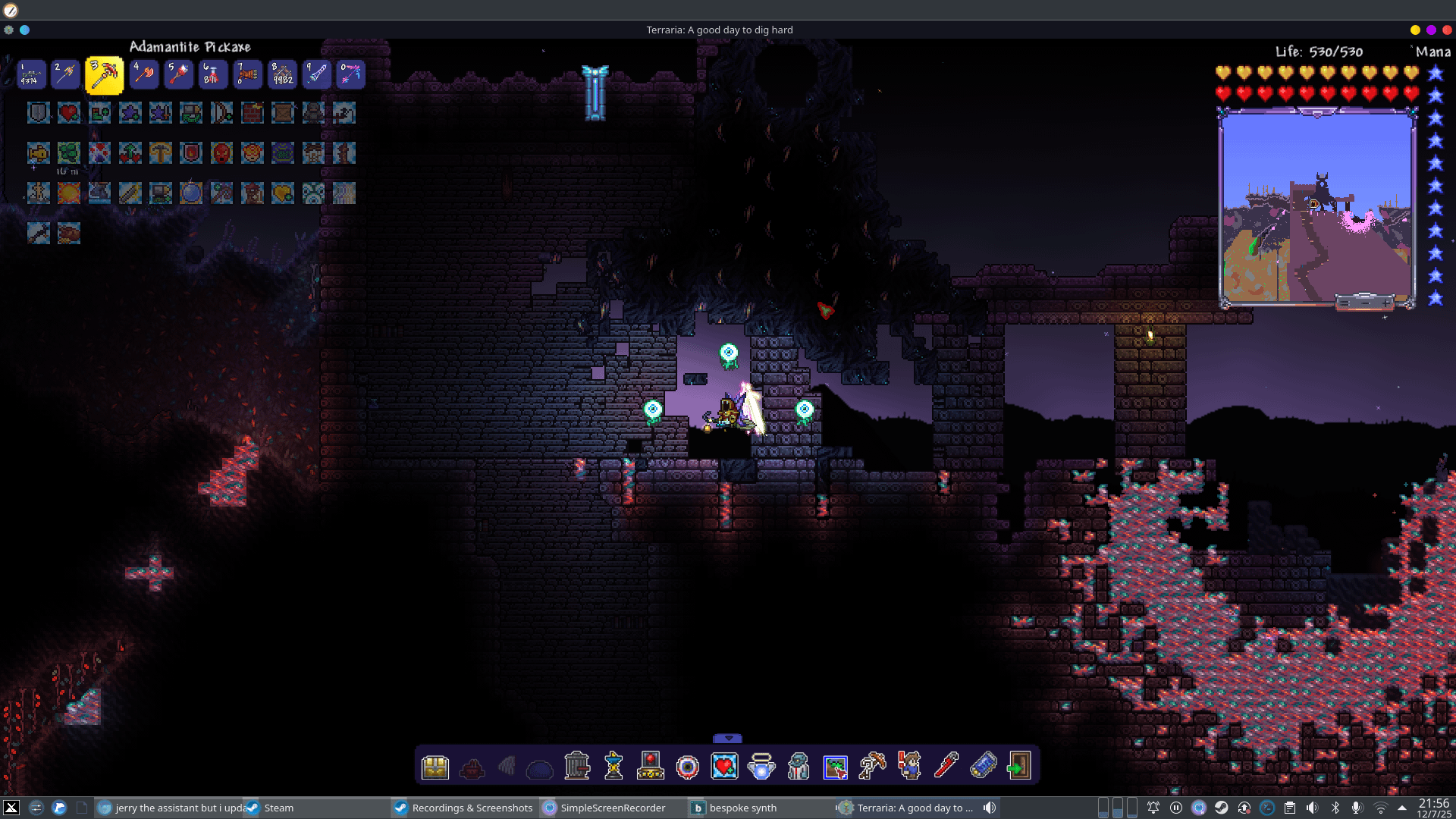1456x819 pixels.
Task: Click the golden fish buff icon
Action: click(38, 153)
